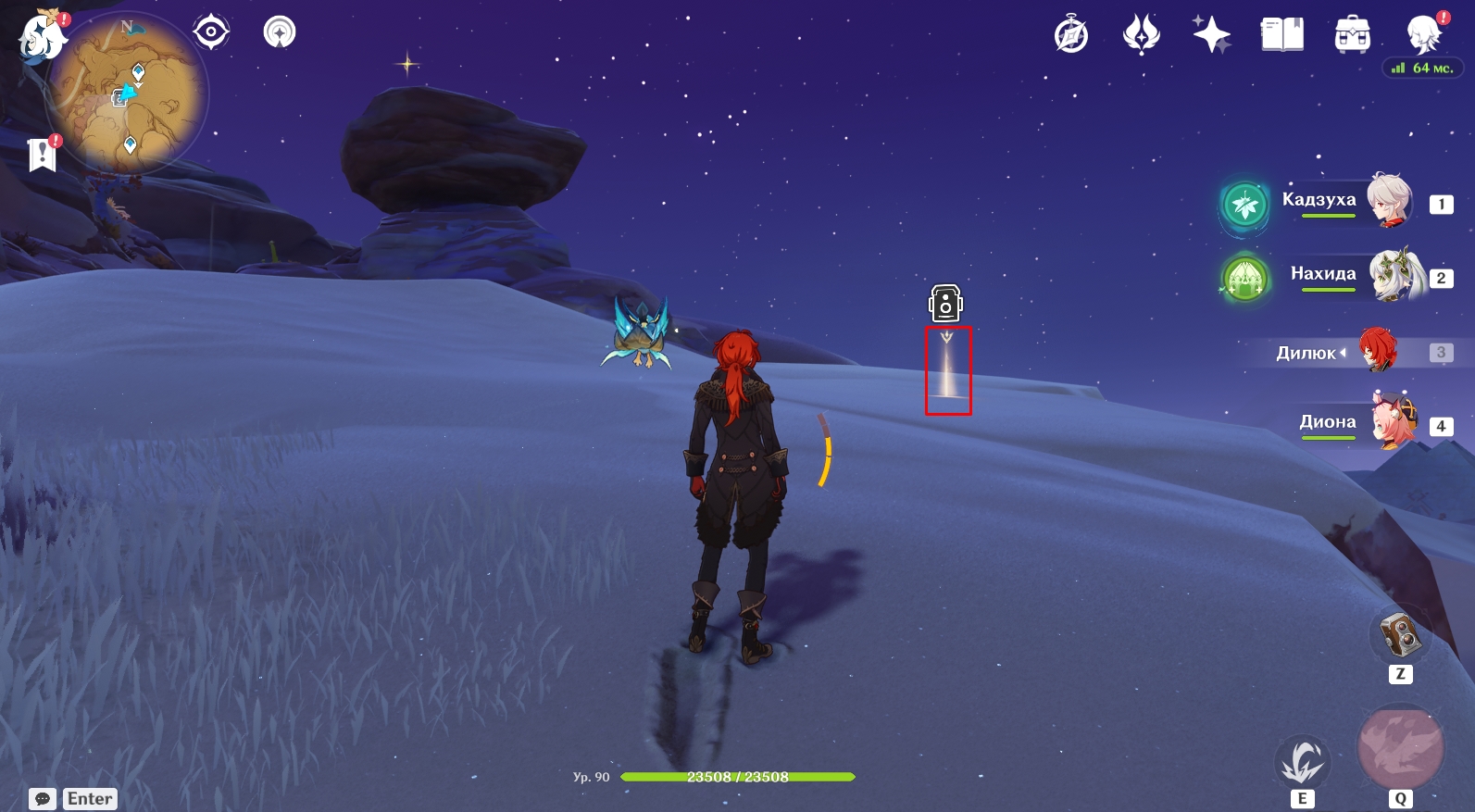Activate Diluc's elemental burst
Image resolution: width=1475 pixels, height=812 pixels.
point(1400,747)
